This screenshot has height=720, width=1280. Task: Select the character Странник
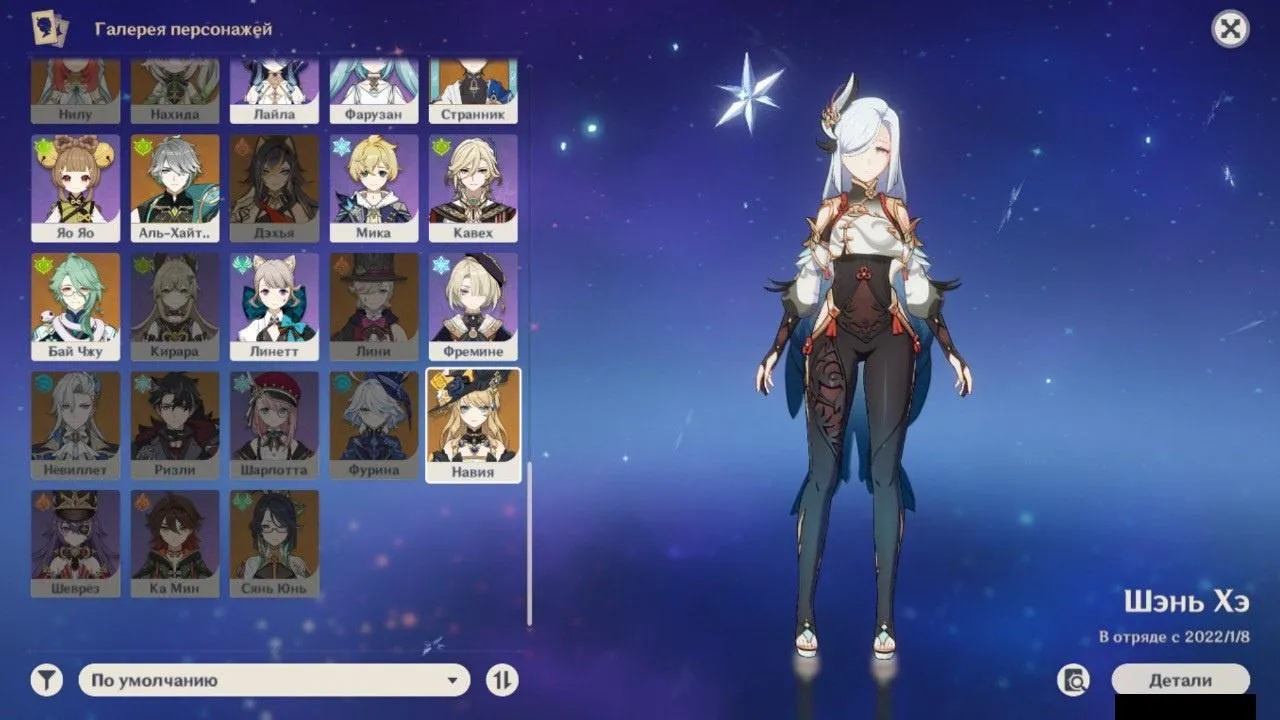click(x=472, y=90)
